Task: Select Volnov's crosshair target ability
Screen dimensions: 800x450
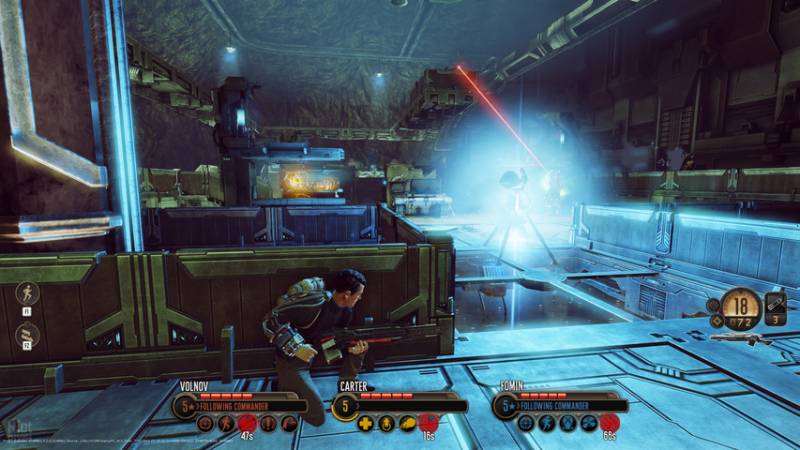Action: 206,423
